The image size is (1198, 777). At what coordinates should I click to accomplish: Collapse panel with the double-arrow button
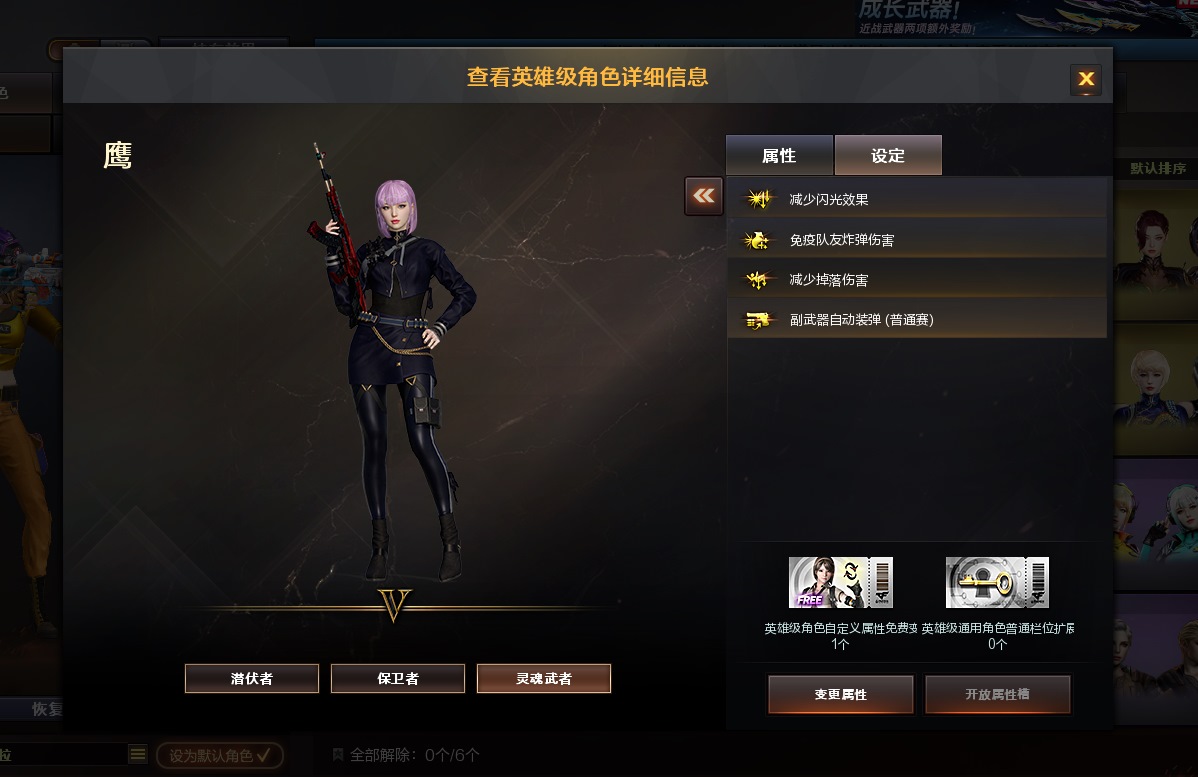(x=704, y=196)
